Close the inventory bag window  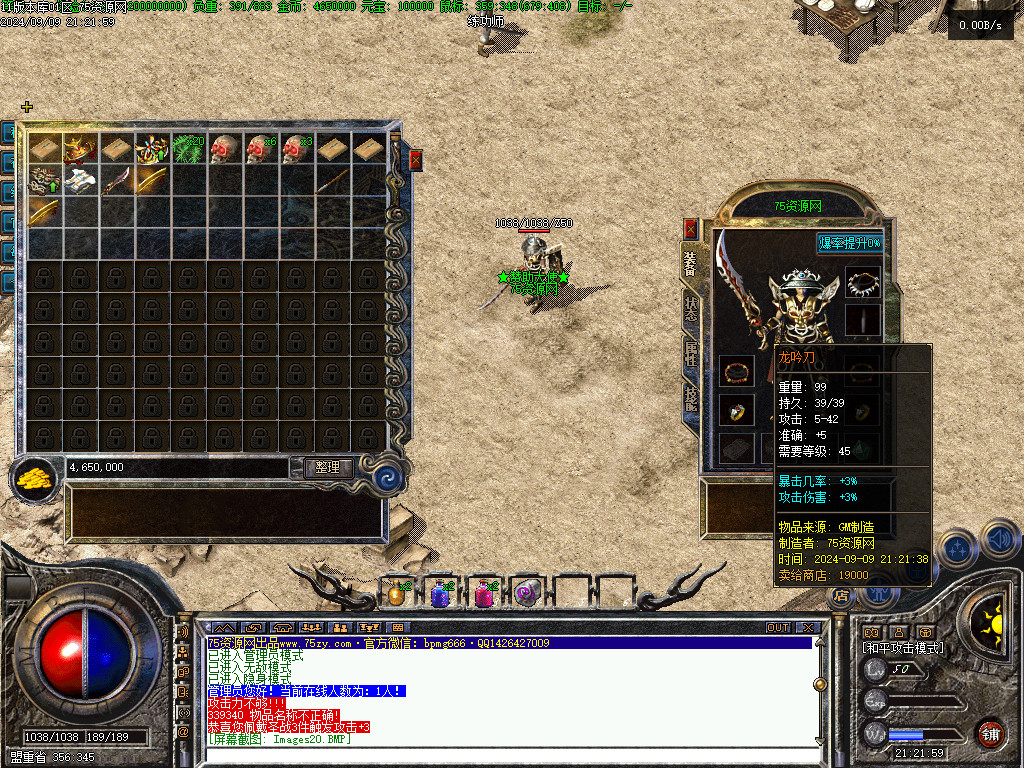point(416,159)
